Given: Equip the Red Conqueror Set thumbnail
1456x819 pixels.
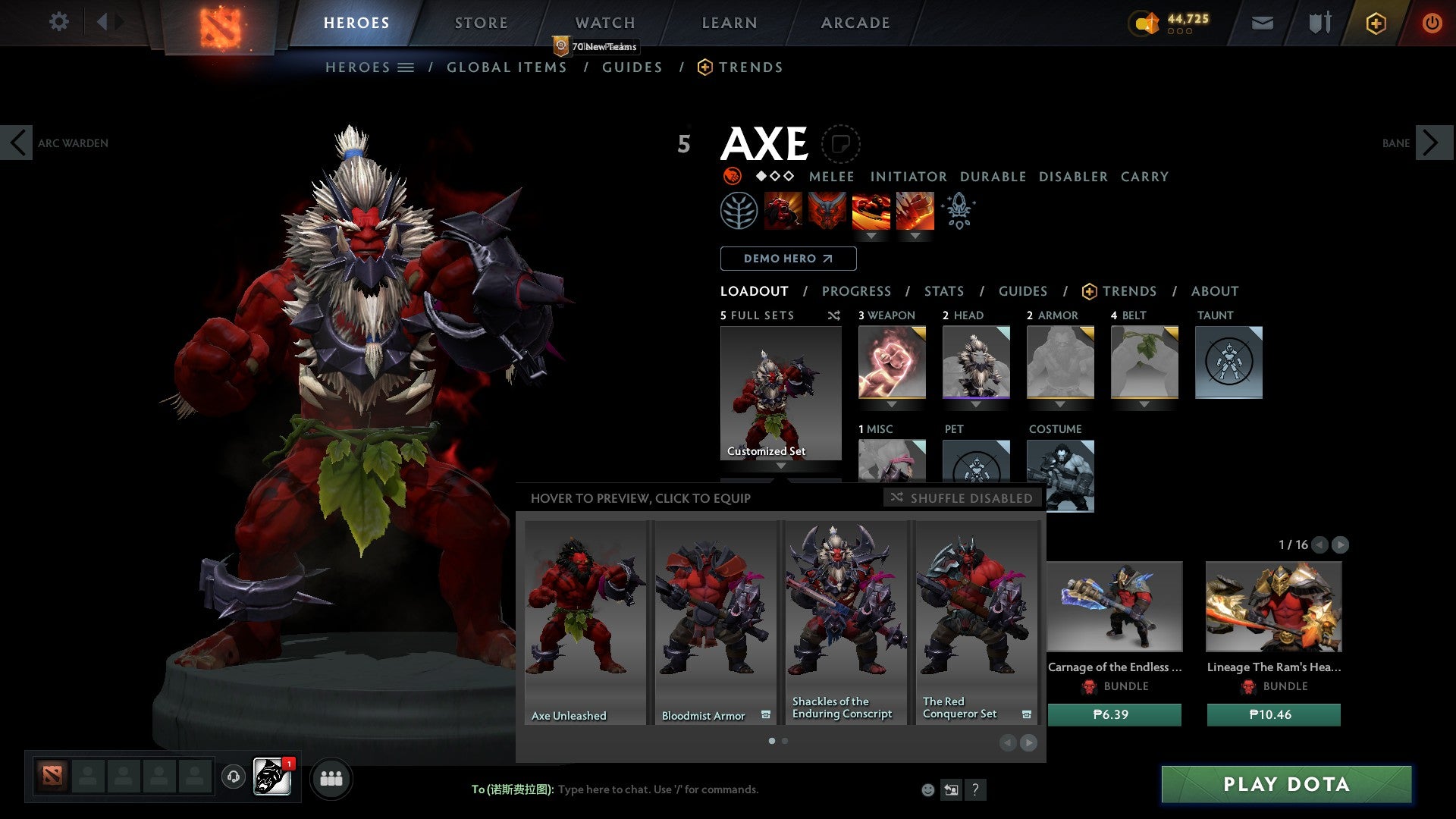Looking at the screenshot, I should click(976, 622).
